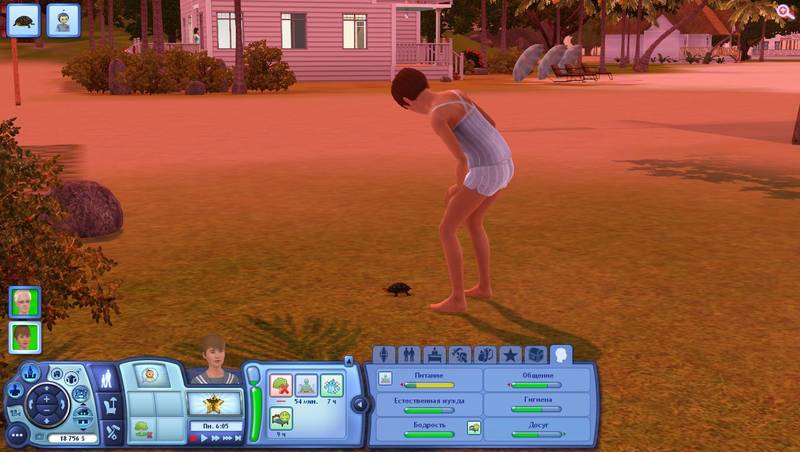
Task: Switch to the Relationships tab with two figures
Action: coord(409,355)
